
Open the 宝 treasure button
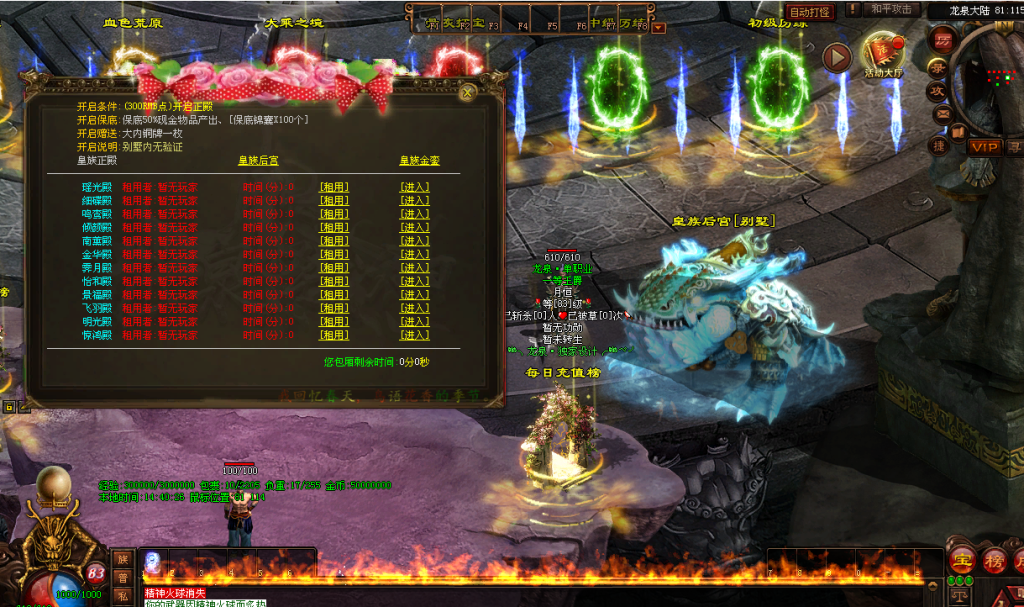[964, 560]
